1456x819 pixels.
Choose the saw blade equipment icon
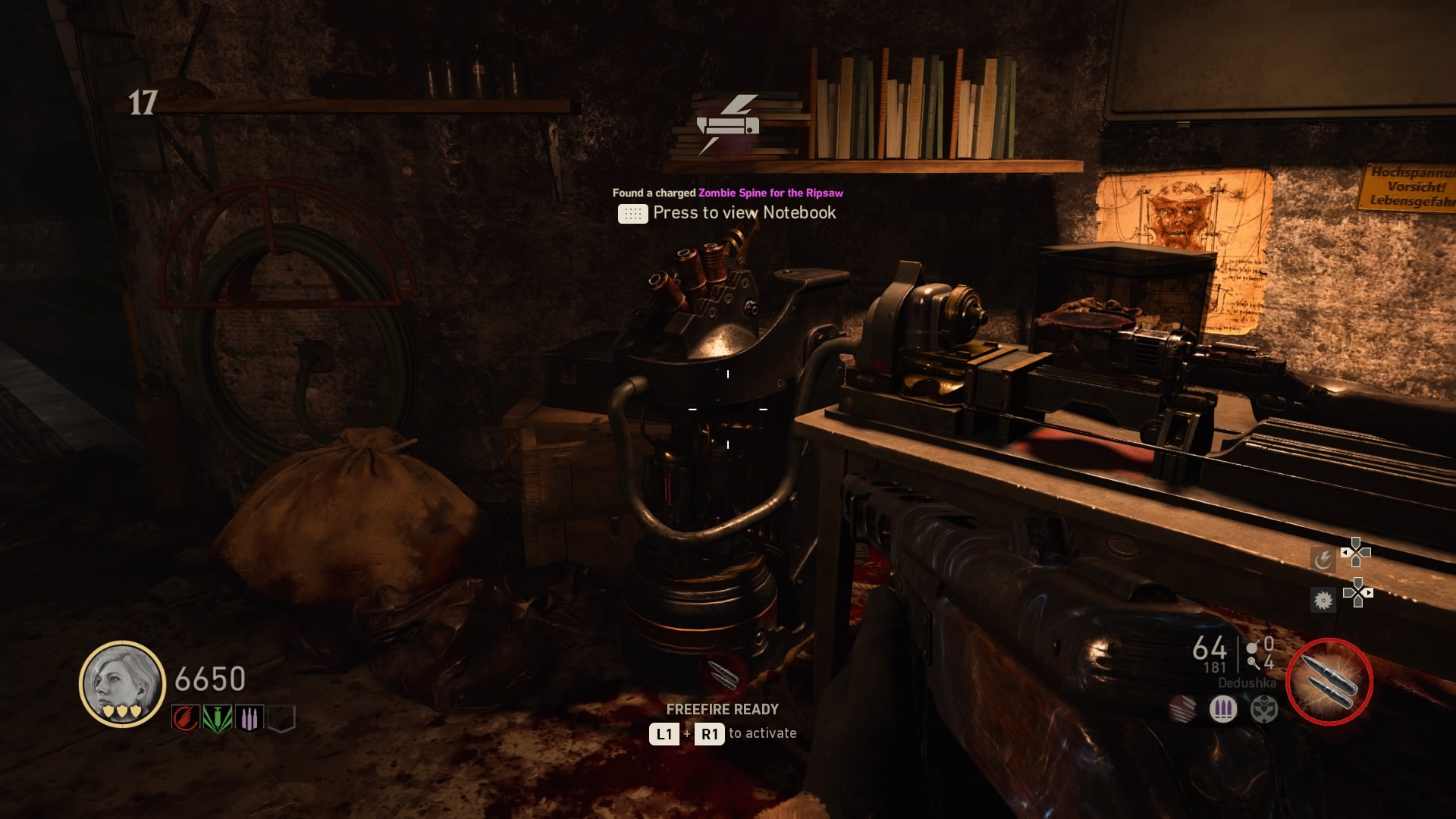pos(1323,601)
